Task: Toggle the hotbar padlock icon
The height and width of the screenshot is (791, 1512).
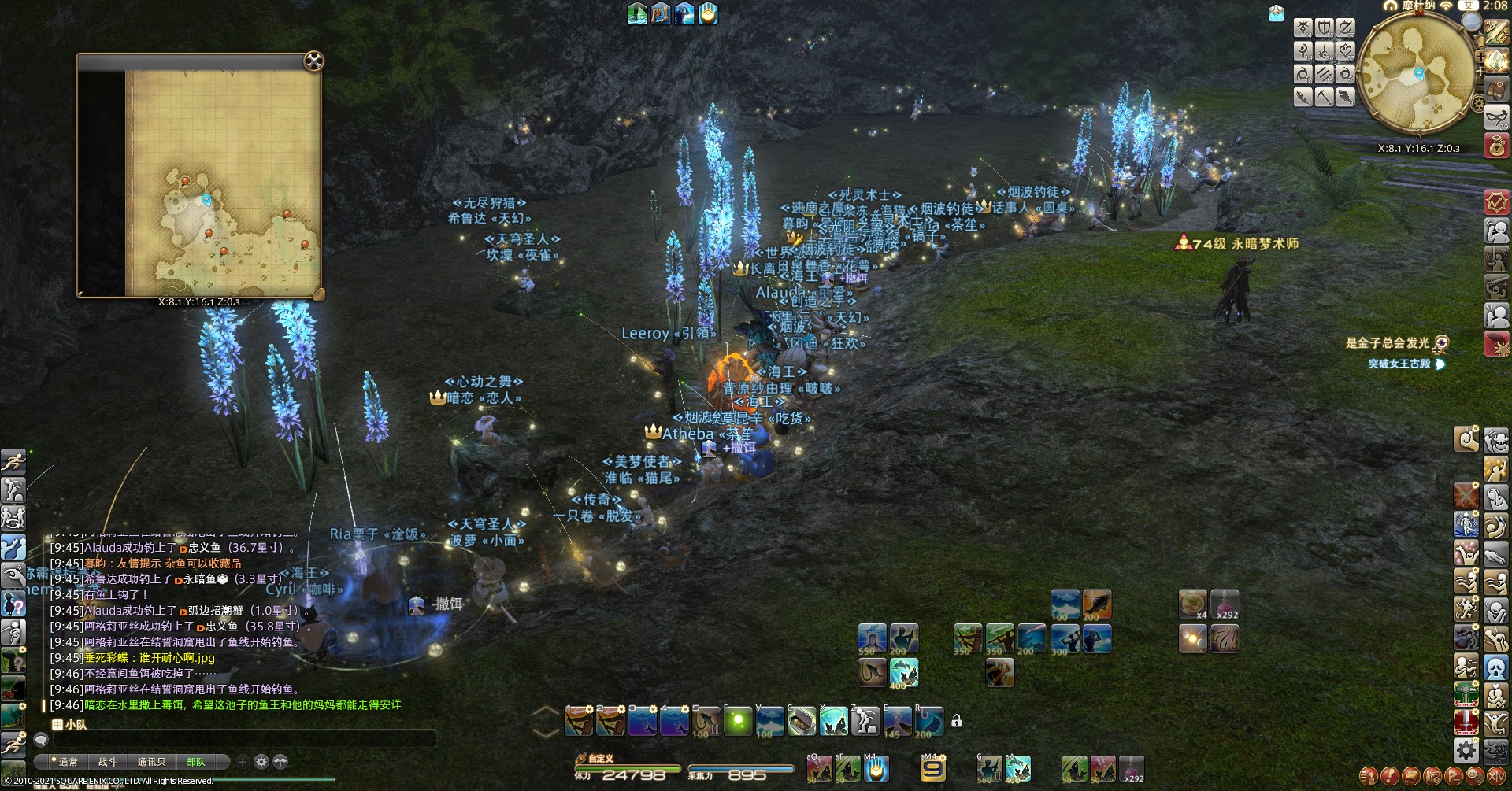Action: [956, 721]
